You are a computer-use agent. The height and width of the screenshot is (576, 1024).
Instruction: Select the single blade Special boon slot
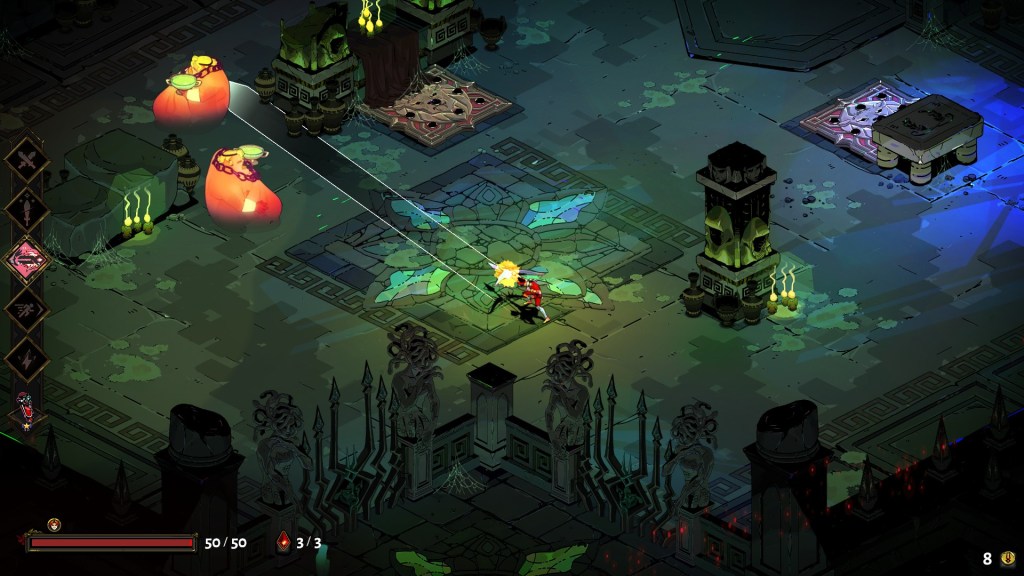[26, 209]
